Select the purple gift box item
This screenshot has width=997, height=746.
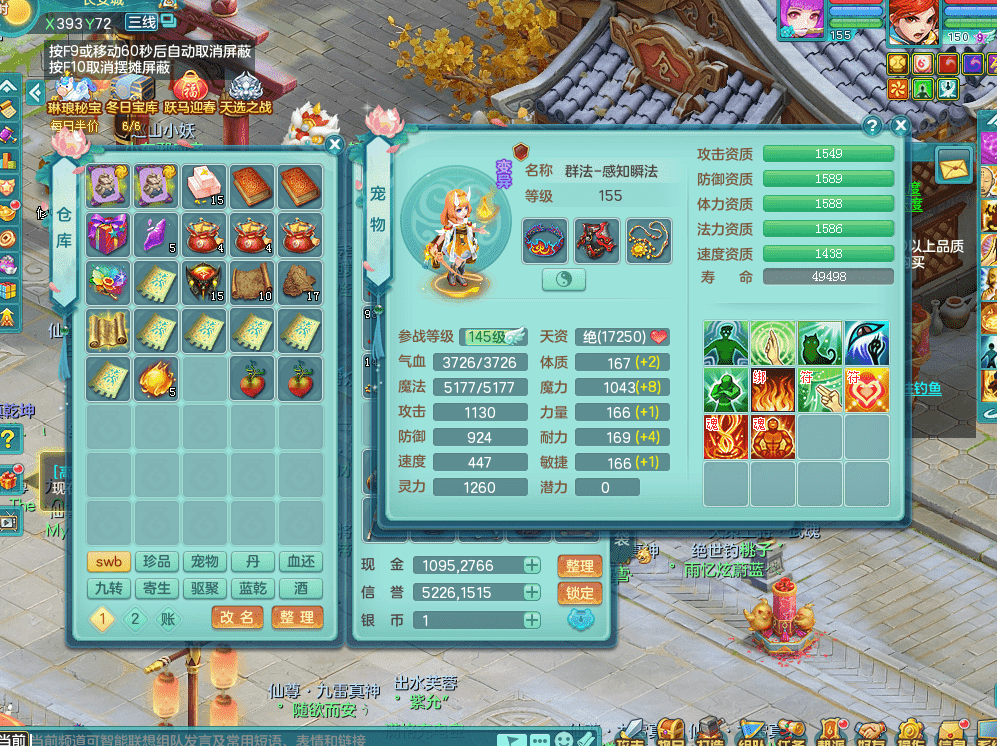[108, 235]
